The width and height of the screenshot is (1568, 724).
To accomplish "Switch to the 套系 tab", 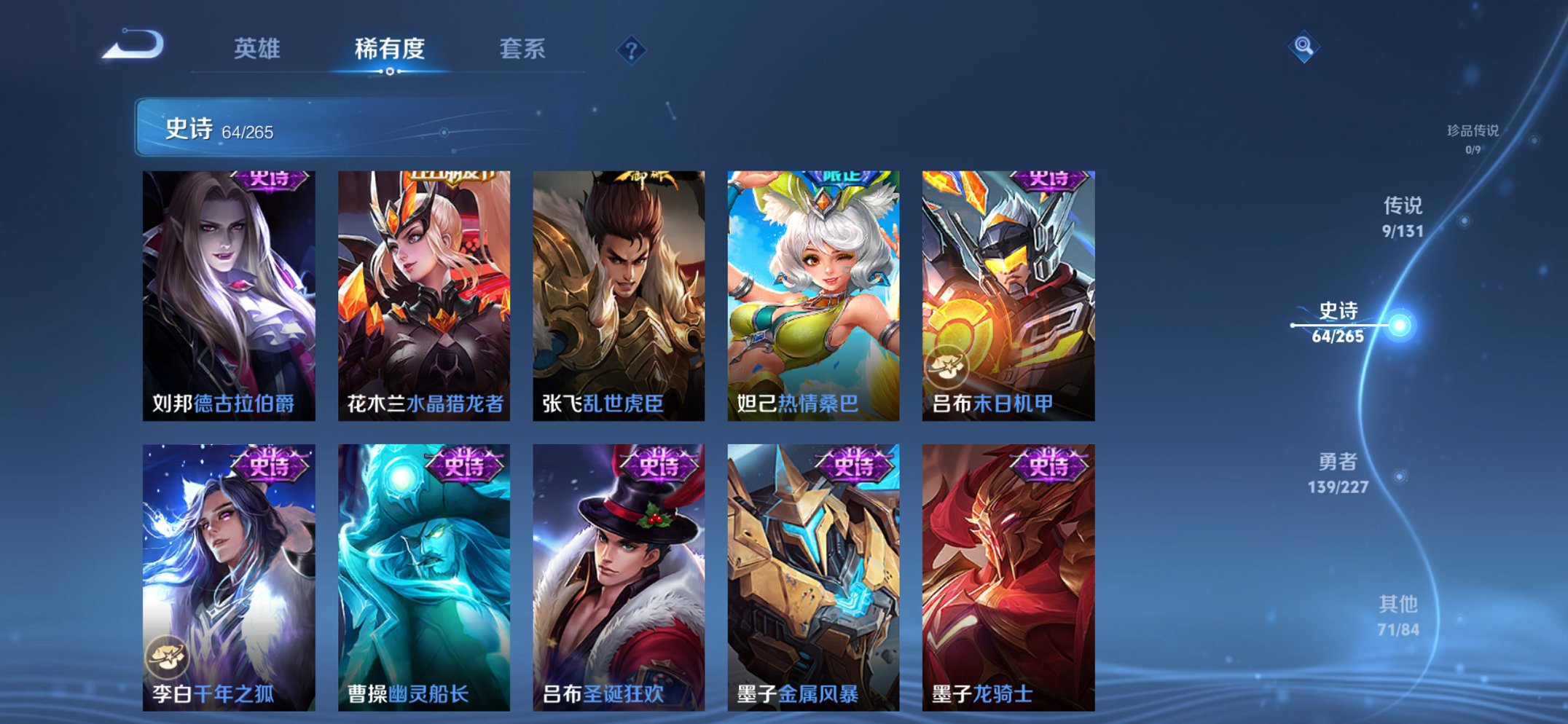I will (x=522, y=47).
